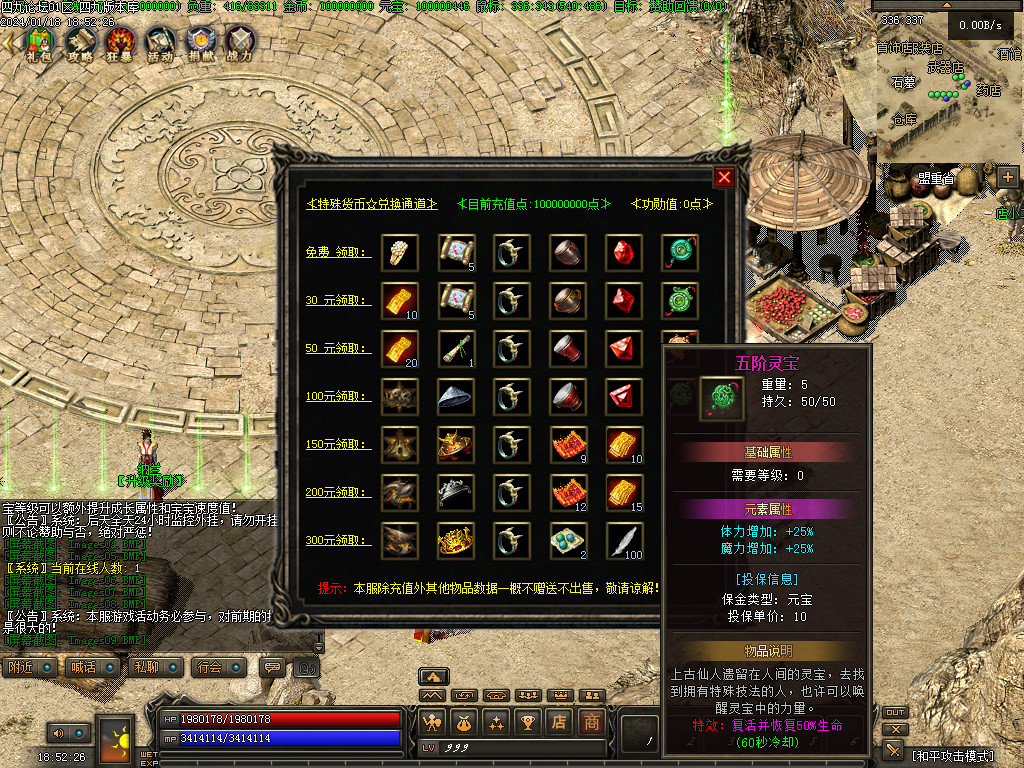1024x768 pixels.
Task: Claim the free reward row (免费领取)
Action: click(x=338, y=252)
